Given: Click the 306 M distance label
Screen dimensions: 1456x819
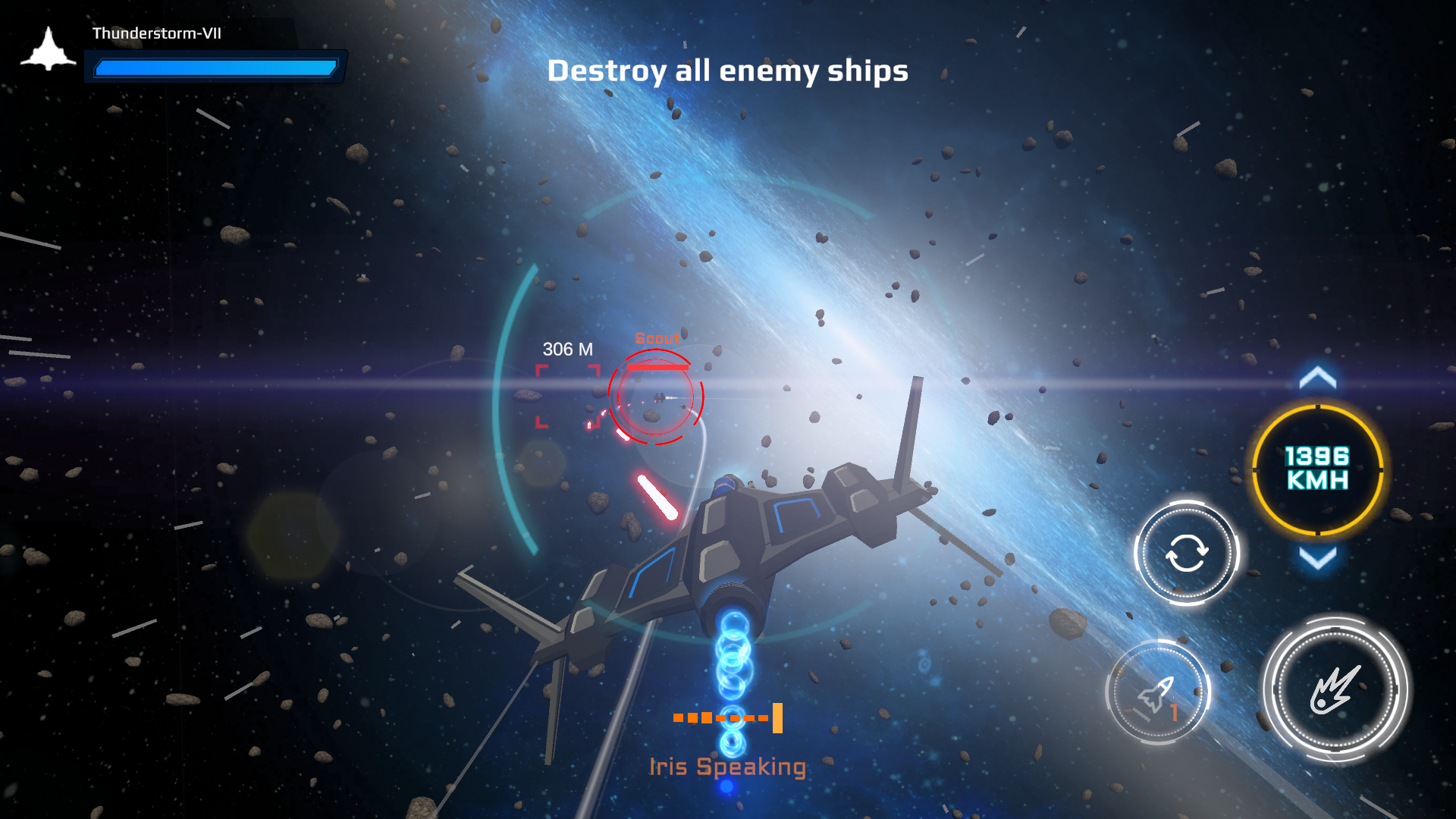Looking at the screenshot, I should pyautogui.click(x=567, y=349).
